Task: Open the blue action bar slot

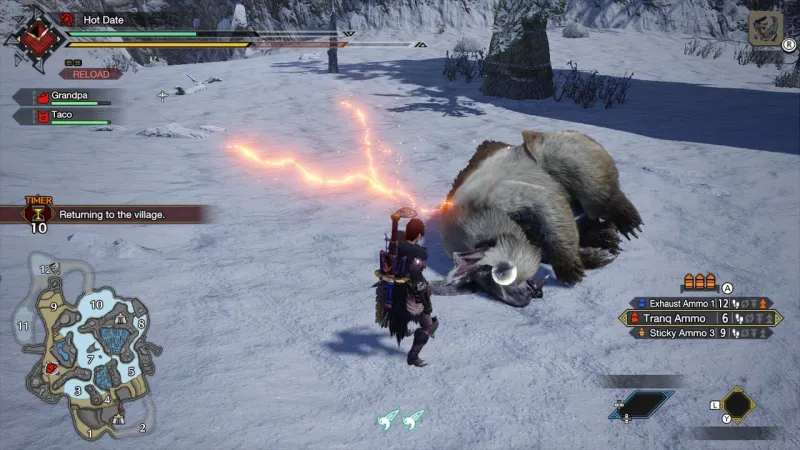Action: [641, 405]
